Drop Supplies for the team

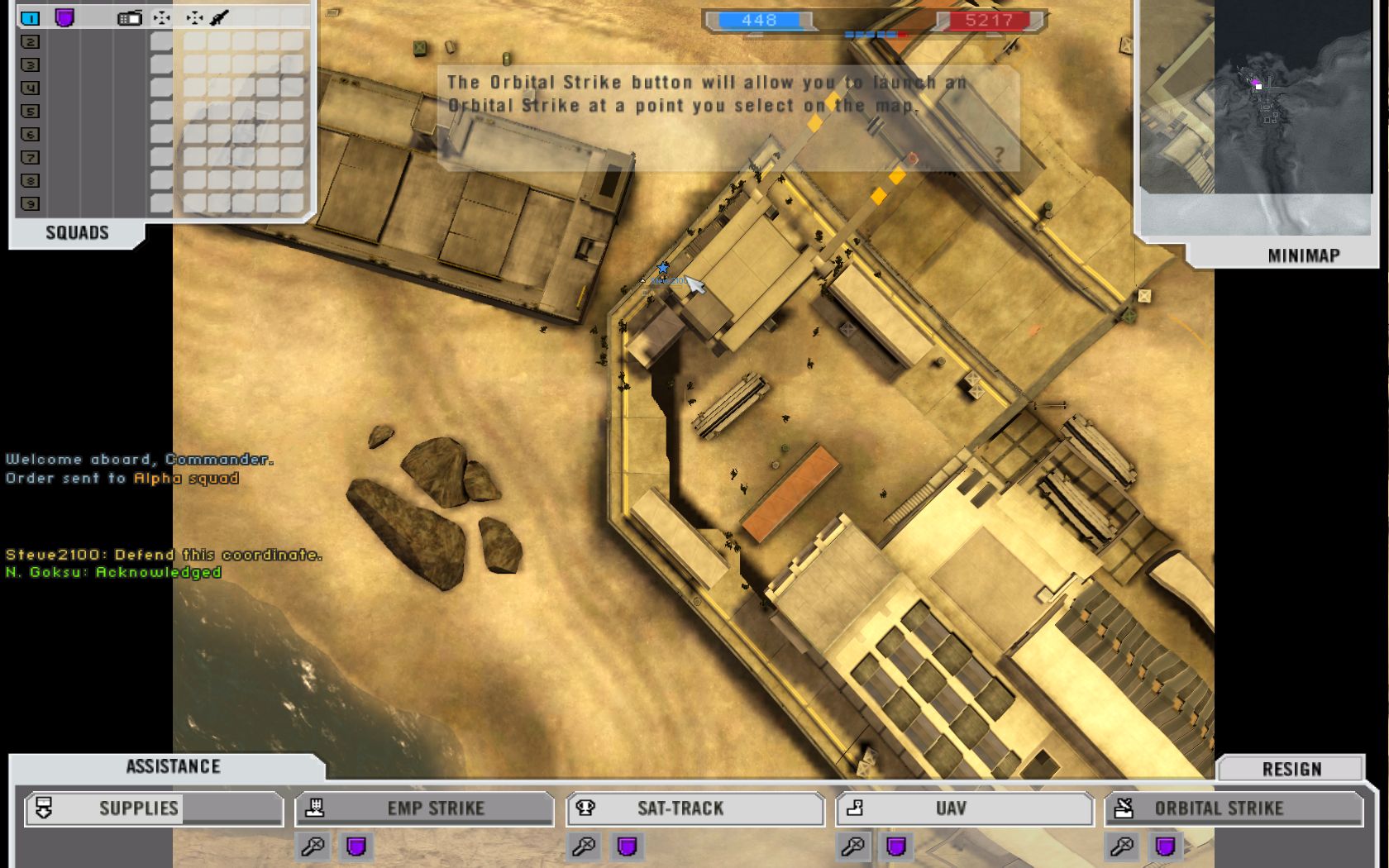coord(154,808)
